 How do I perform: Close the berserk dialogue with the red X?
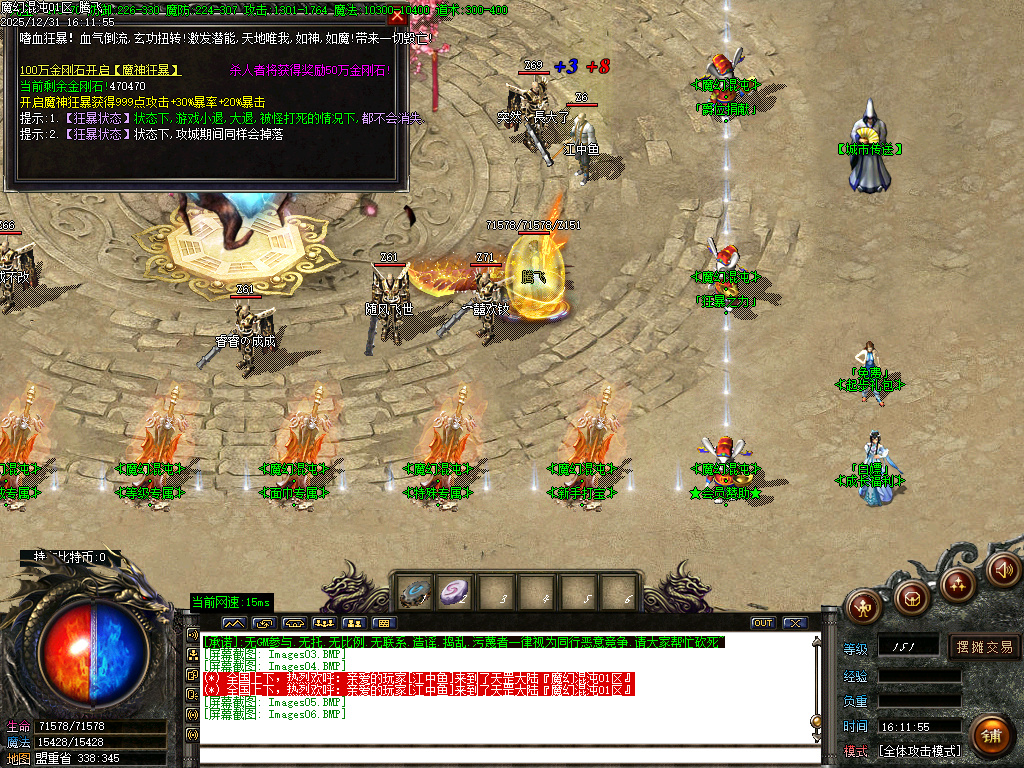(x=398, y=16)
